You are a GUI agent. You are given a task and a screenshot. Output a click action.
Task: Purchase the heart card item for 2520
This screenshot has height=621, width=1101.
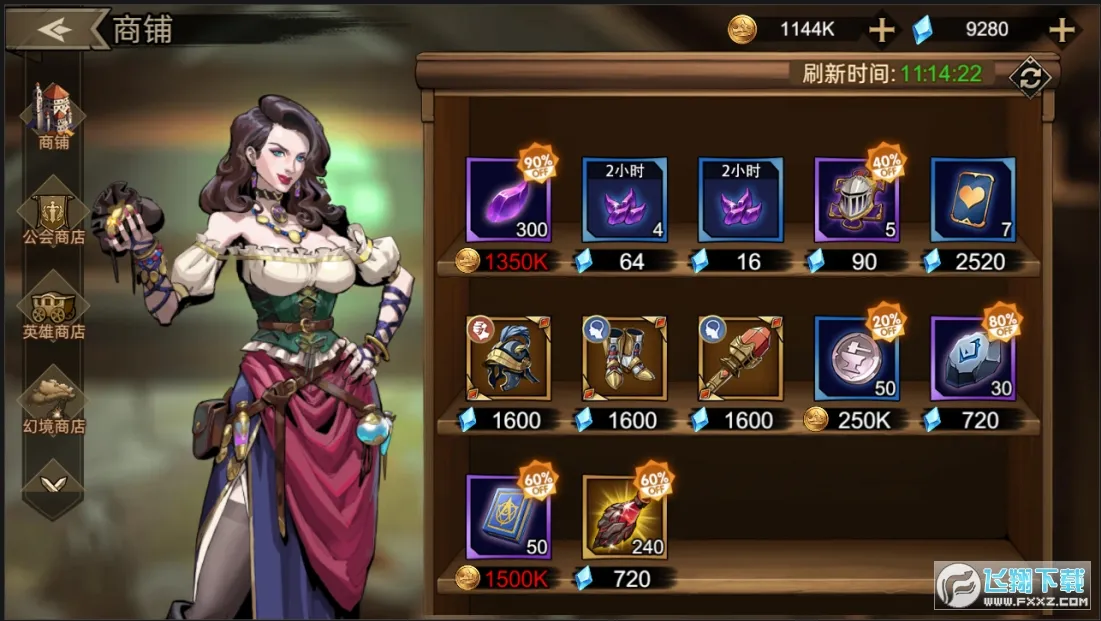(972, 200)
